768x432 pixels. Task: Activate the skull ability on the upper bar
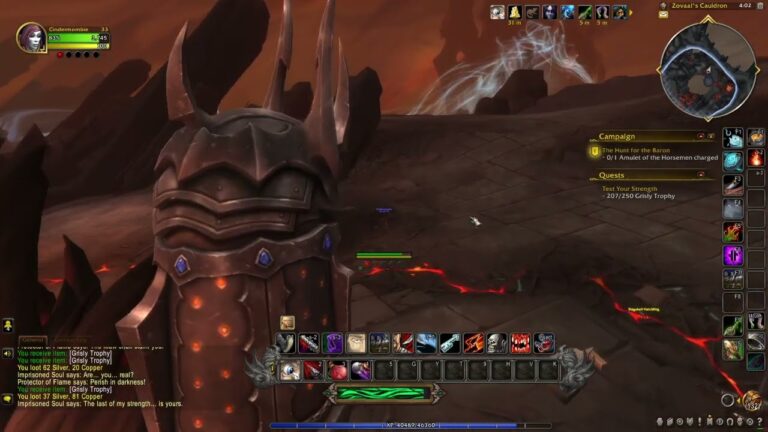coord(497,343)
